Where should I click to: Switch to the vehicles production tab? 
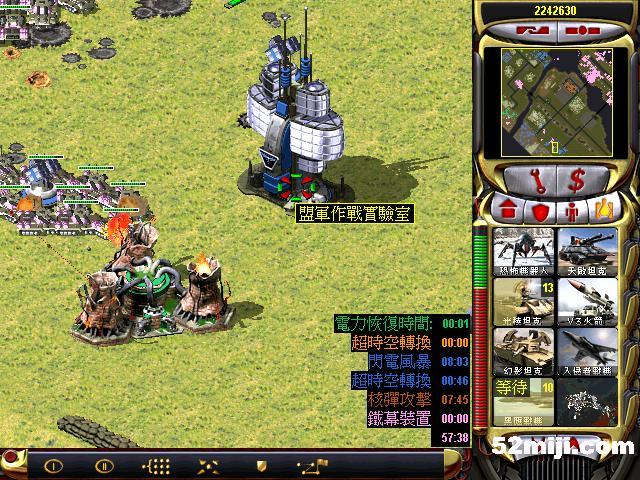(x=604, y=211)
